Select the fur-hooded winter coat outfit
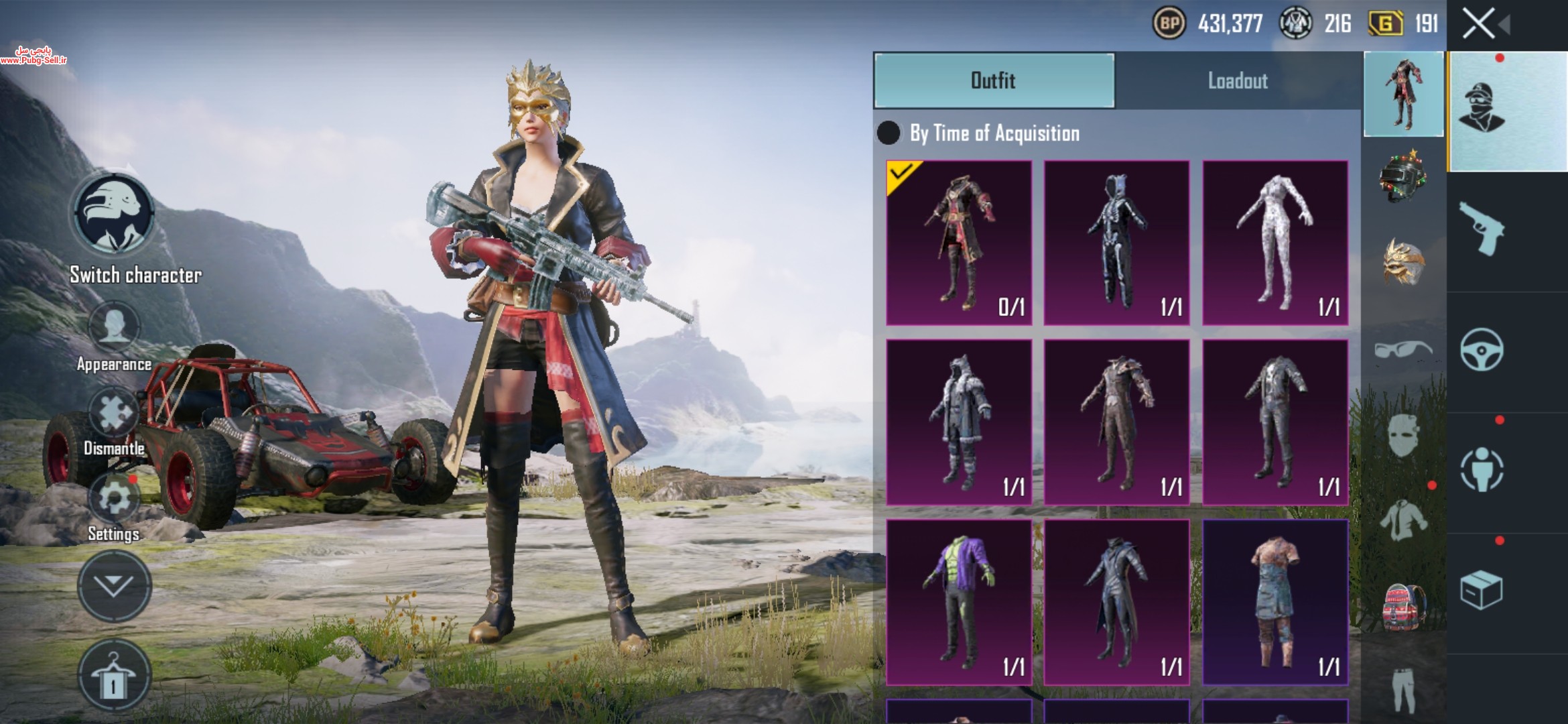Viewport: 1568px width, 724px height. coord(959,422)
